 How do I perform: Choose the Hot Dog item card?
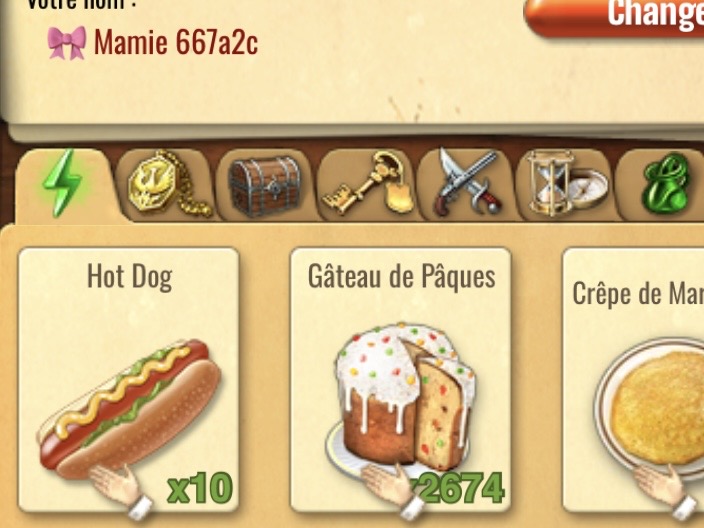coord(129,380)
